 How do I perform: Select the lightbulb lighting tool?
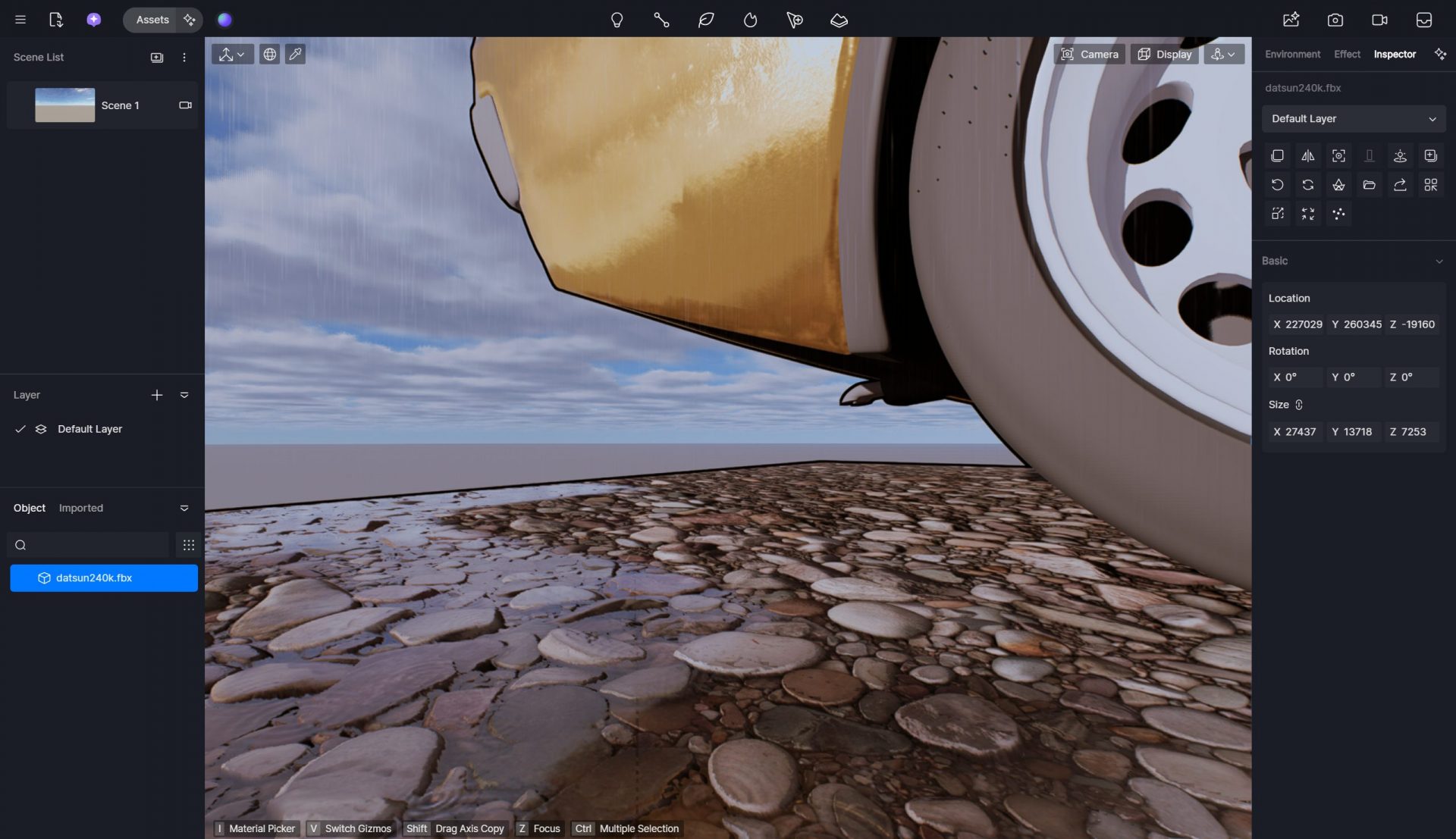pyautogui.click(x=617, y=20)
